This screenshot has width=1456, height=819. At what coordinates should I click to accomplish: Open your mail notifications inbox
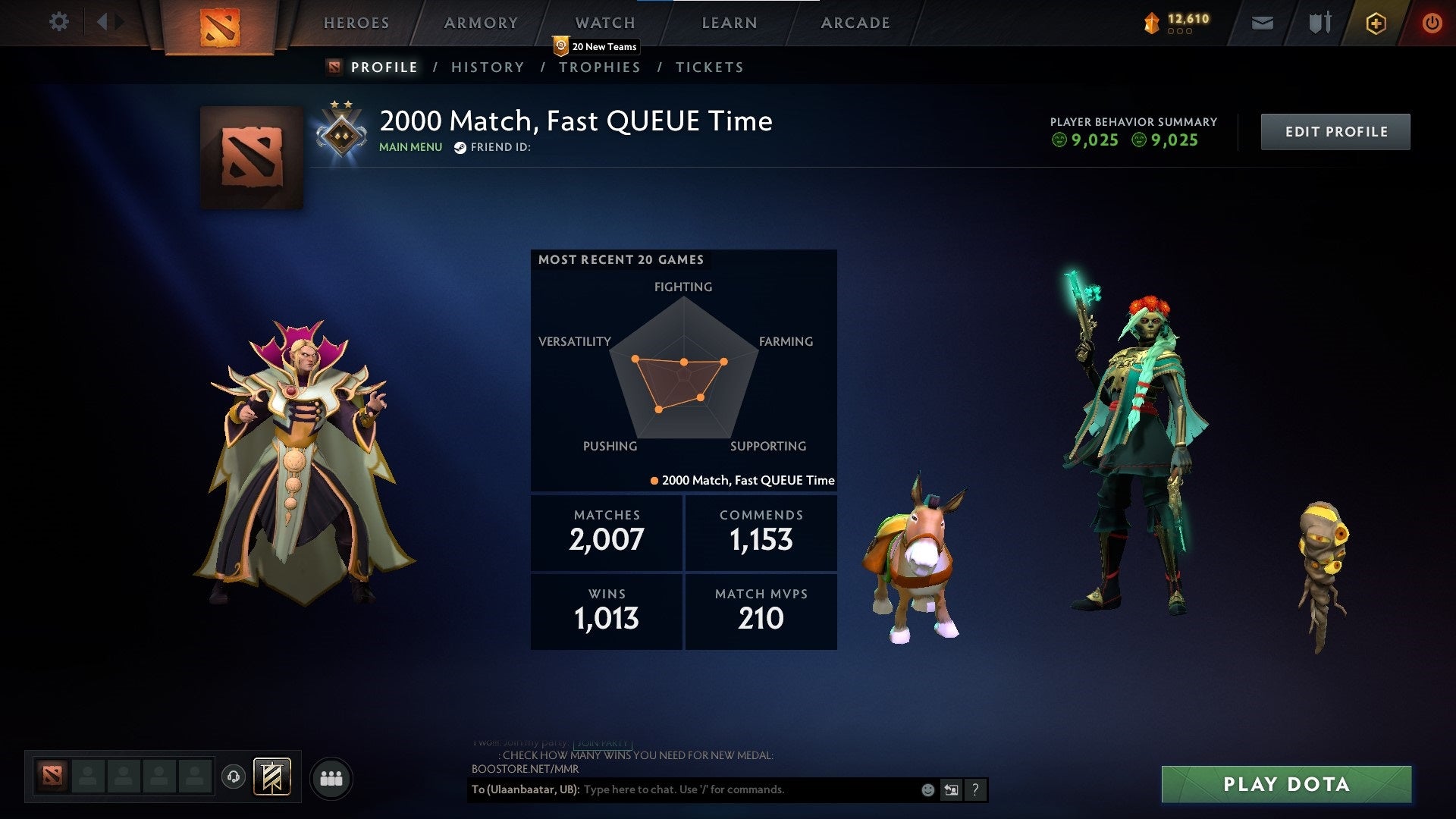pyautogui.click(x=1261, y=23)
